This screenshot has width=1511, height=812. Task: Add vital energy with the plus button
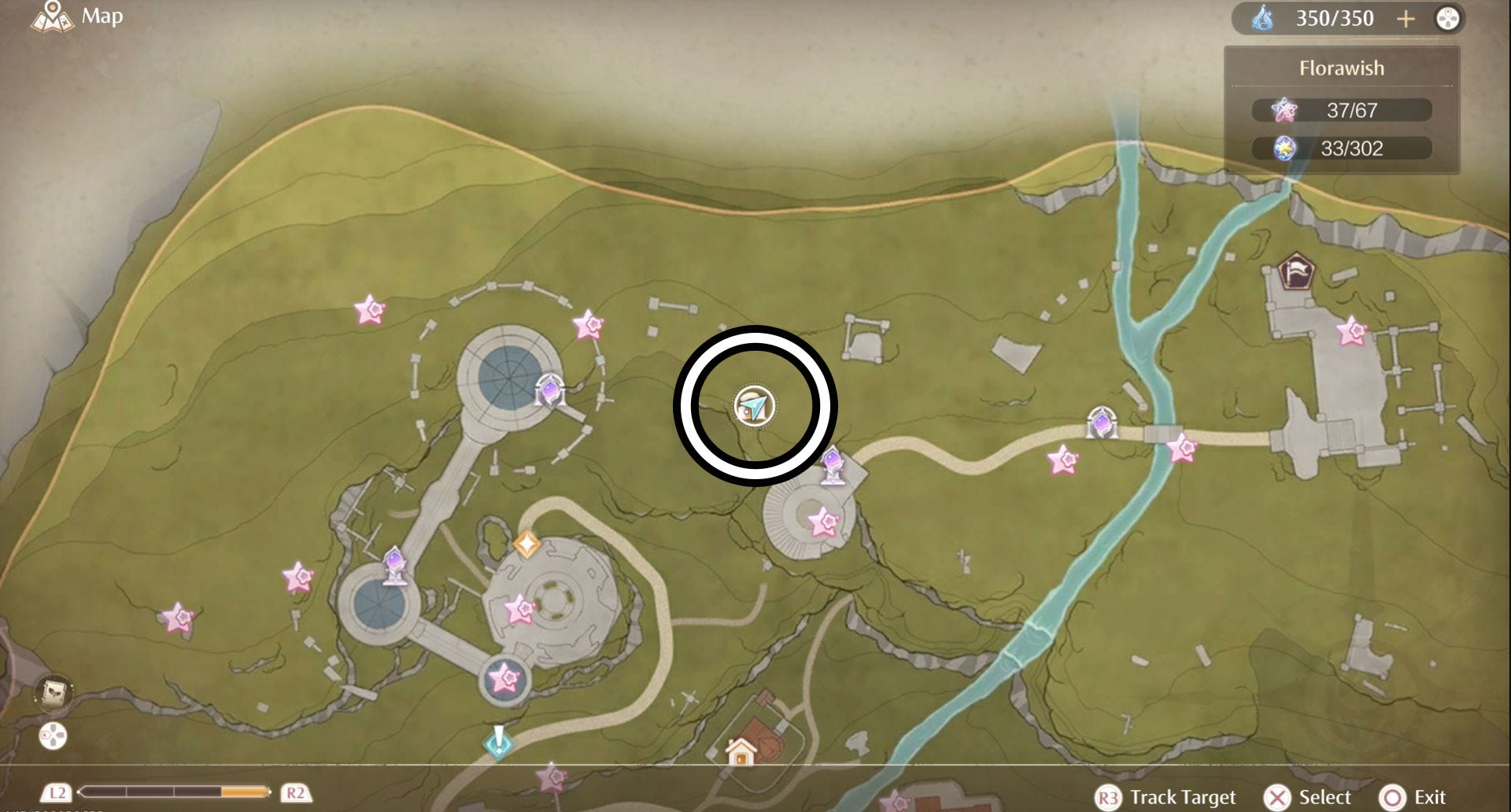click(x=1406, y=19)
